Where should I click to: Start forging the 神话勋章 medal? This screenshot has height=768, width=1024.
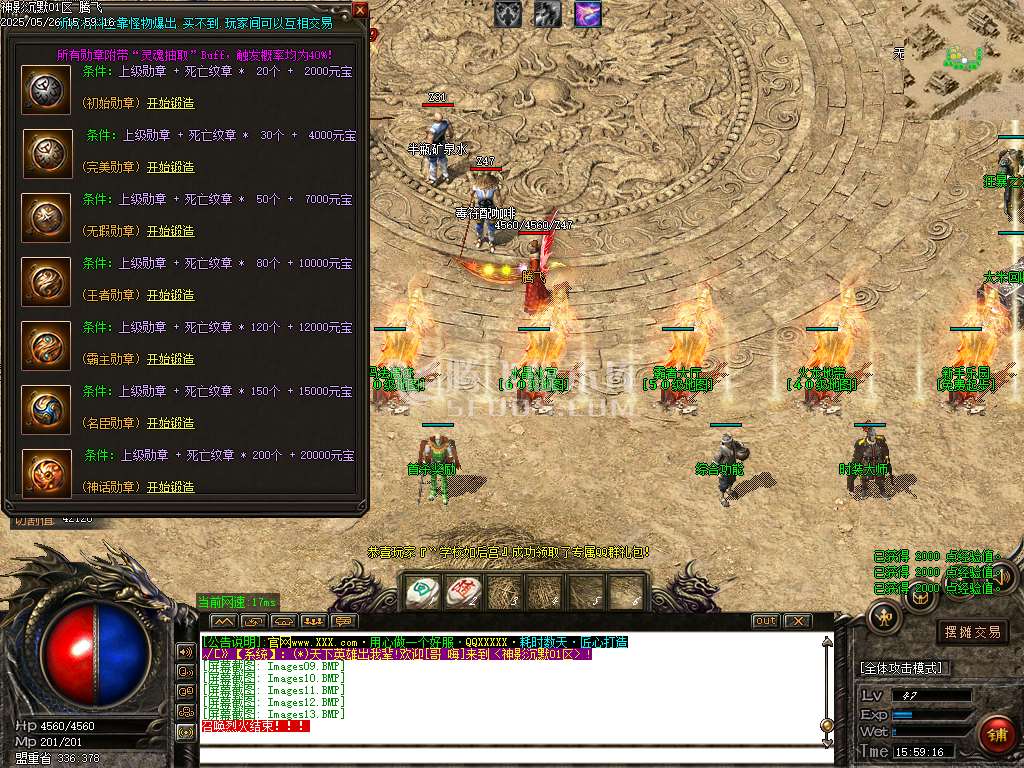tap(171, 487)
